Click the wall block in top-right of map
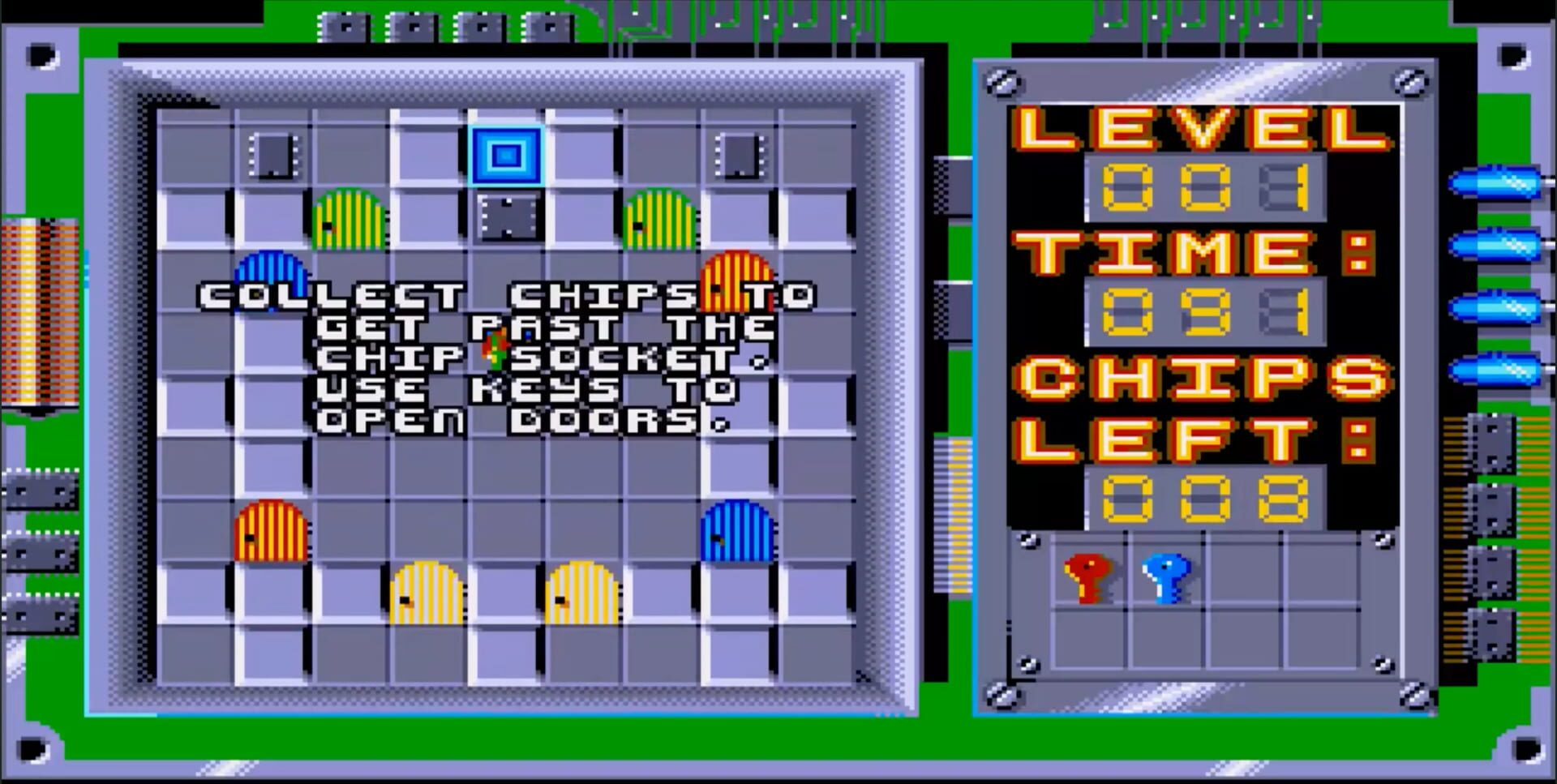Viewport: 1557px width, 784px height. point(740,156)
